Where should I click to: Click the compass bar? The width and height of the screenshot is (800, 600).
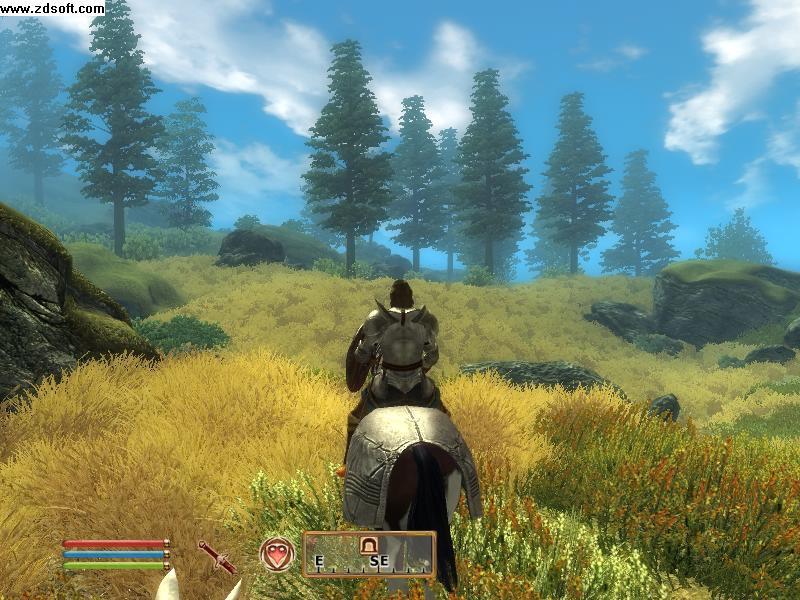[369, 554]
